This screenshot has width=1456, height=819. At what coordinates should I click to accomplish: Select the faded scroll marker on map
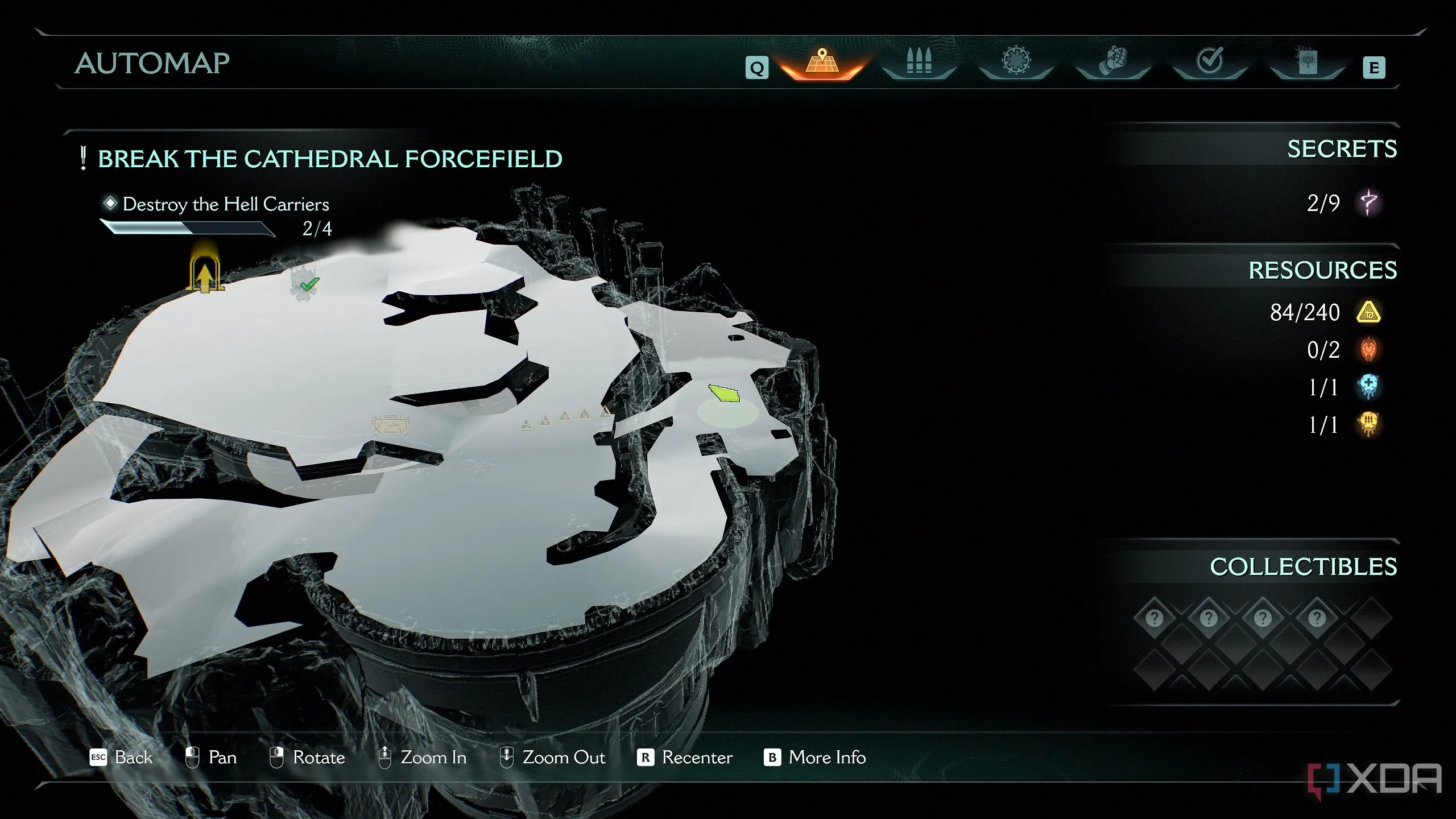point(391,425)
